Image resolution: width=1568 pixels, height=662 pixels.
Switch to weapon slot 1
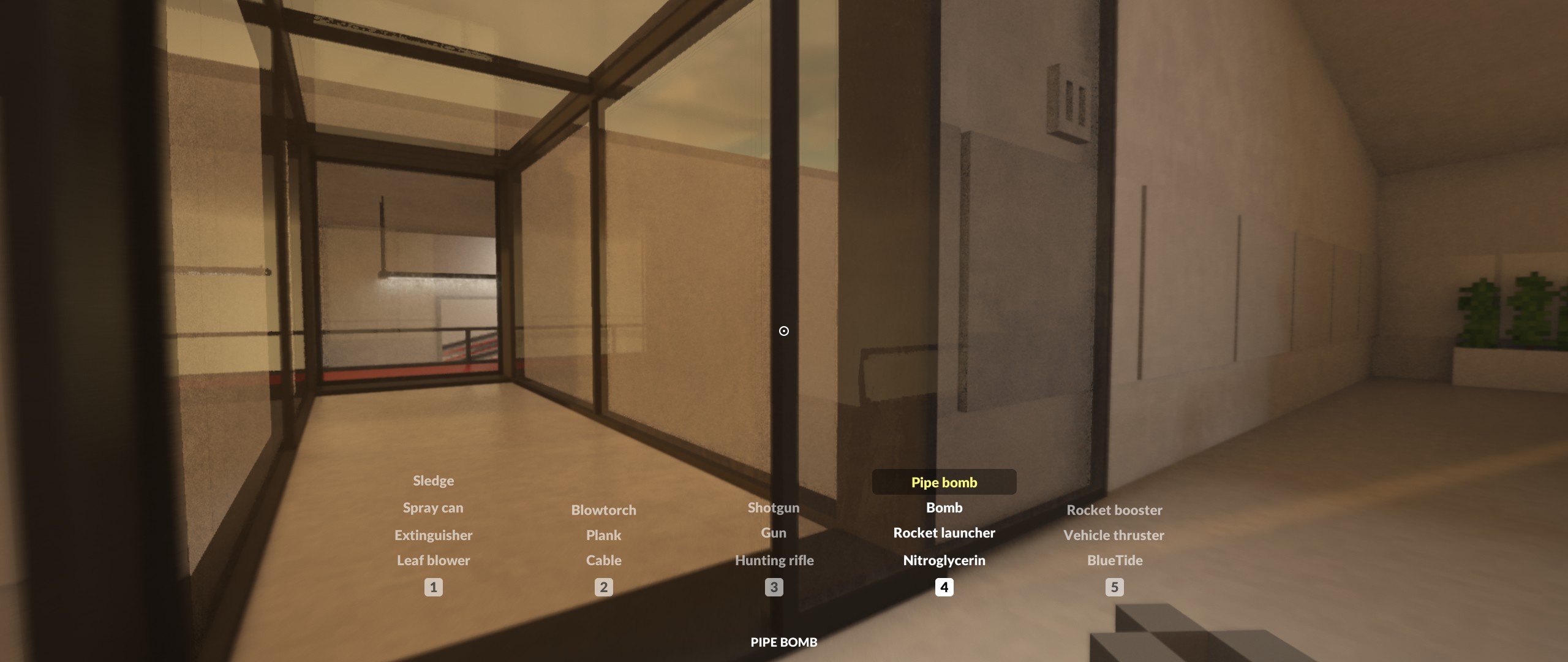tap(433, 588)
